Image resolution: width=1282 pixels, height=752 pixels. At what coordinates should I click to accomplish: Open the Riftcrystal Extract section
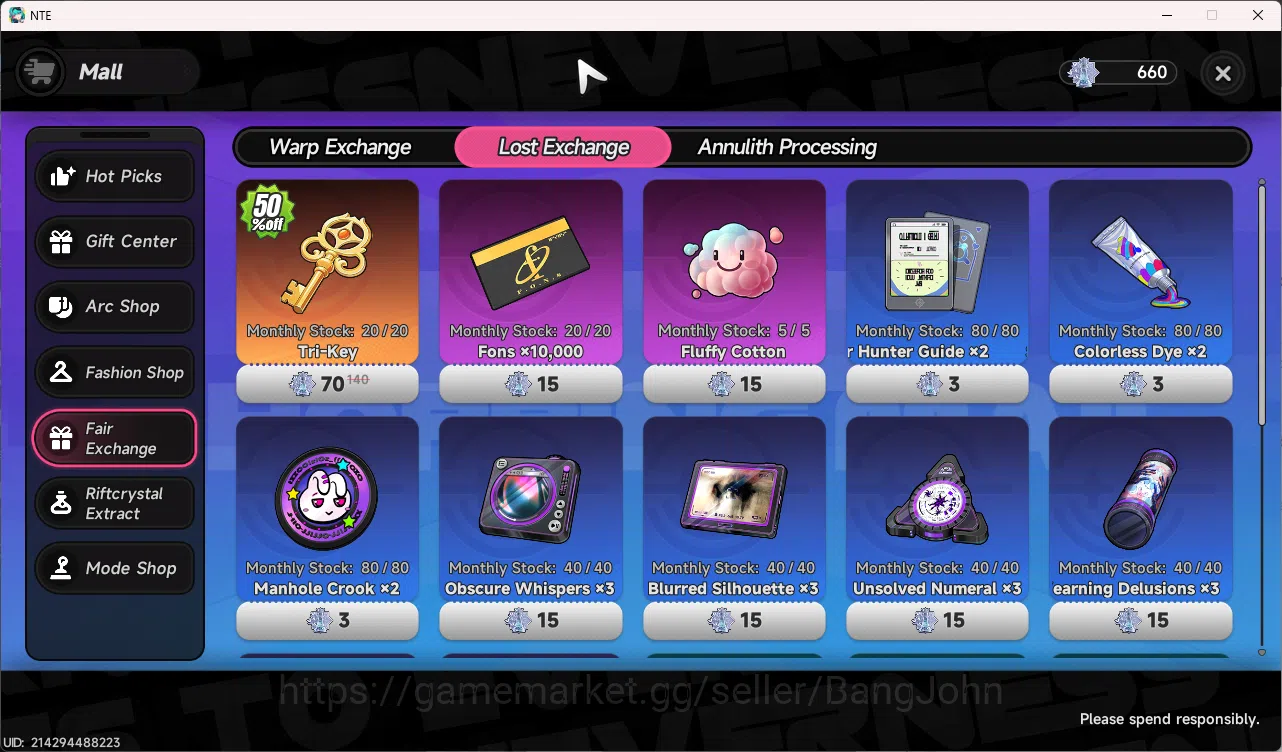pos(114,503)
